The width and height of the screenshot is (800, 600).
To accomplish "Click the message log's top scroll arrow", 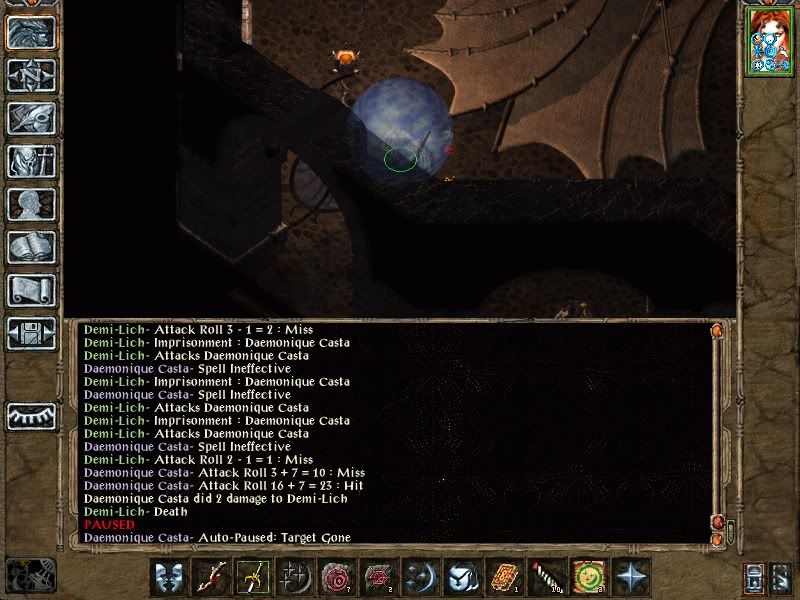I will pos(717,330).
